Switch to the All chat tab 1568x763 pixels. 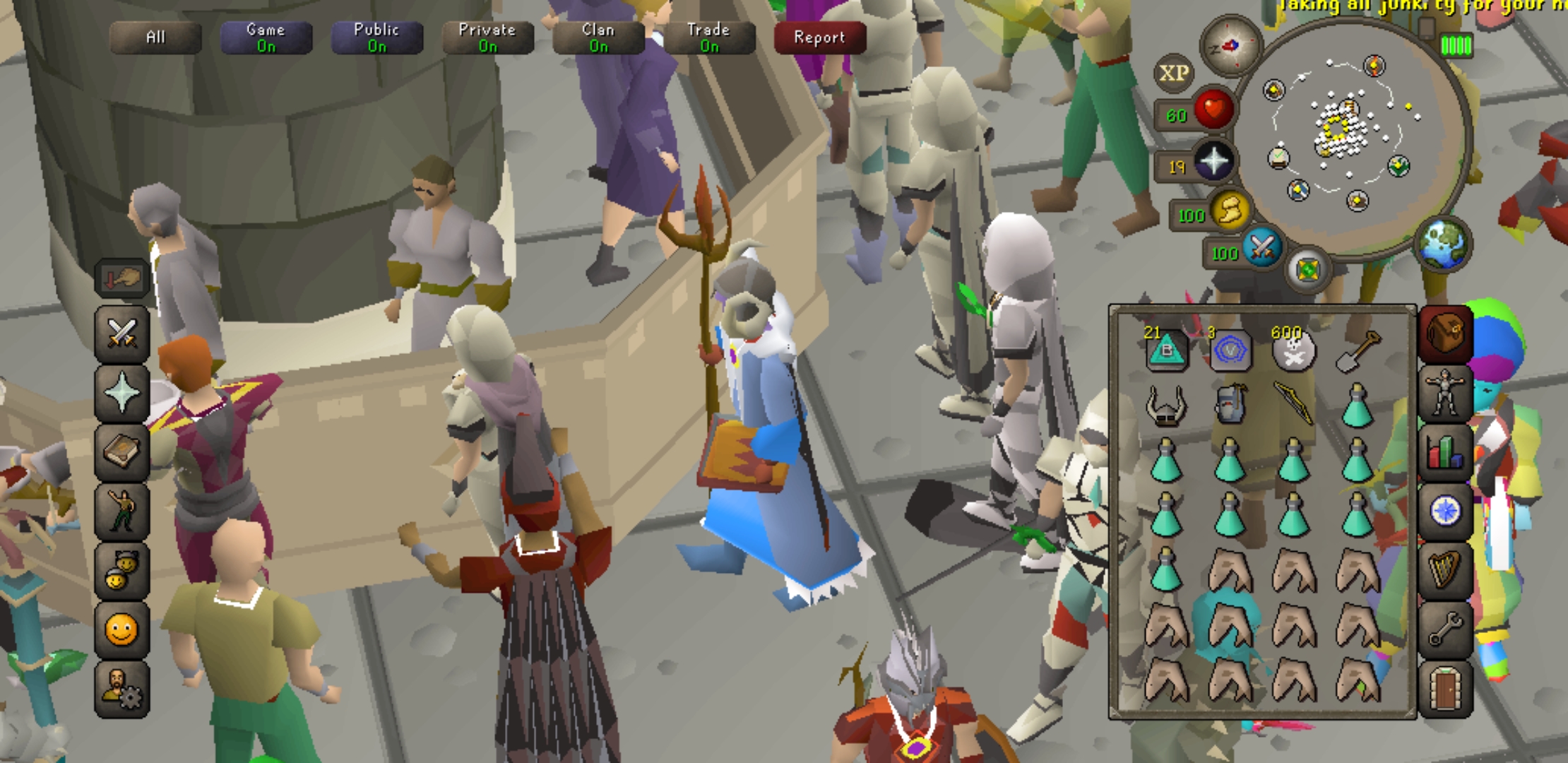pos(157,38)
